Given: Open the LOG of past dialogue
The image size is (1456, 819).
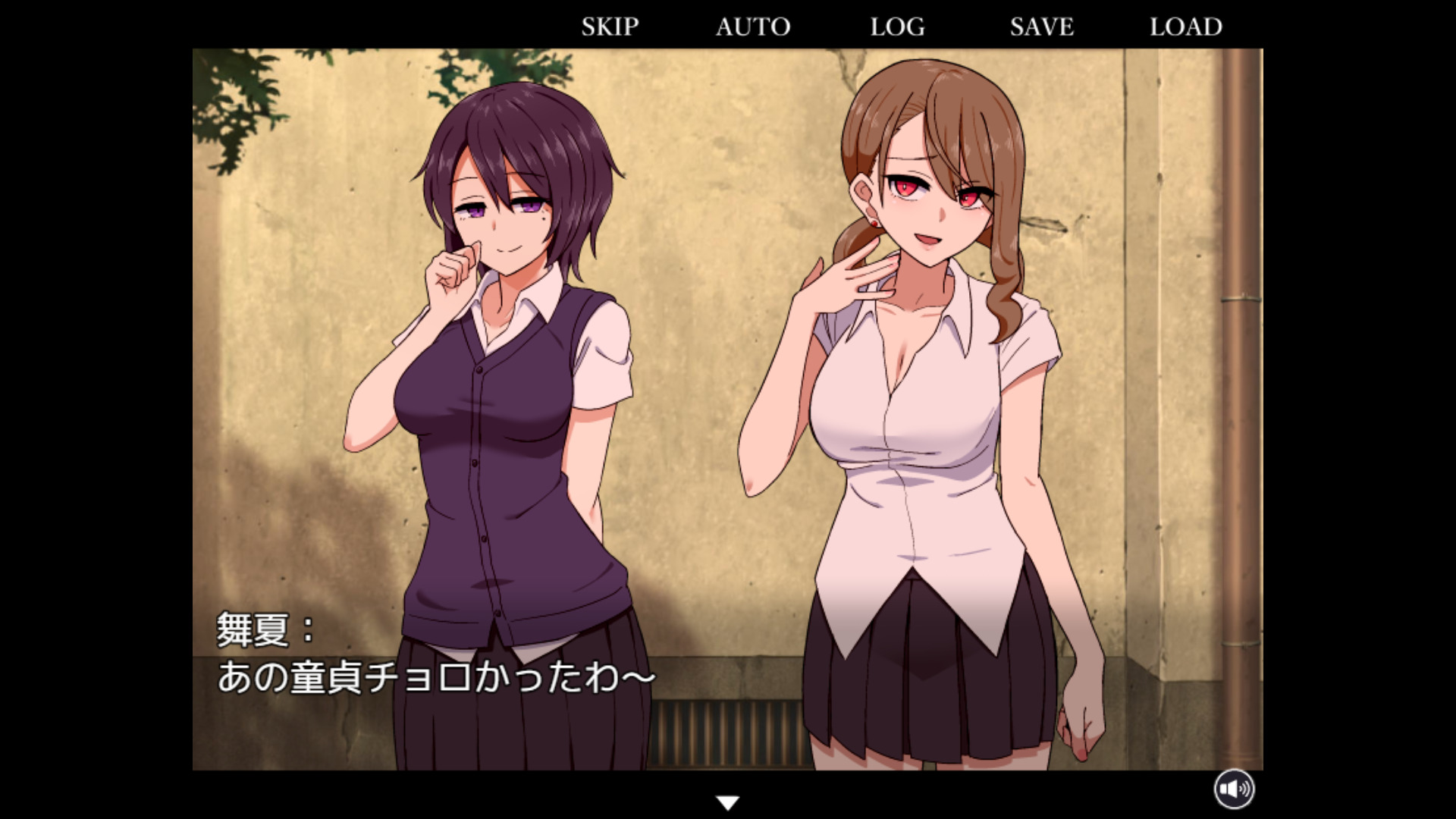Looking at the screenshot, I should (x=897, y=27).
